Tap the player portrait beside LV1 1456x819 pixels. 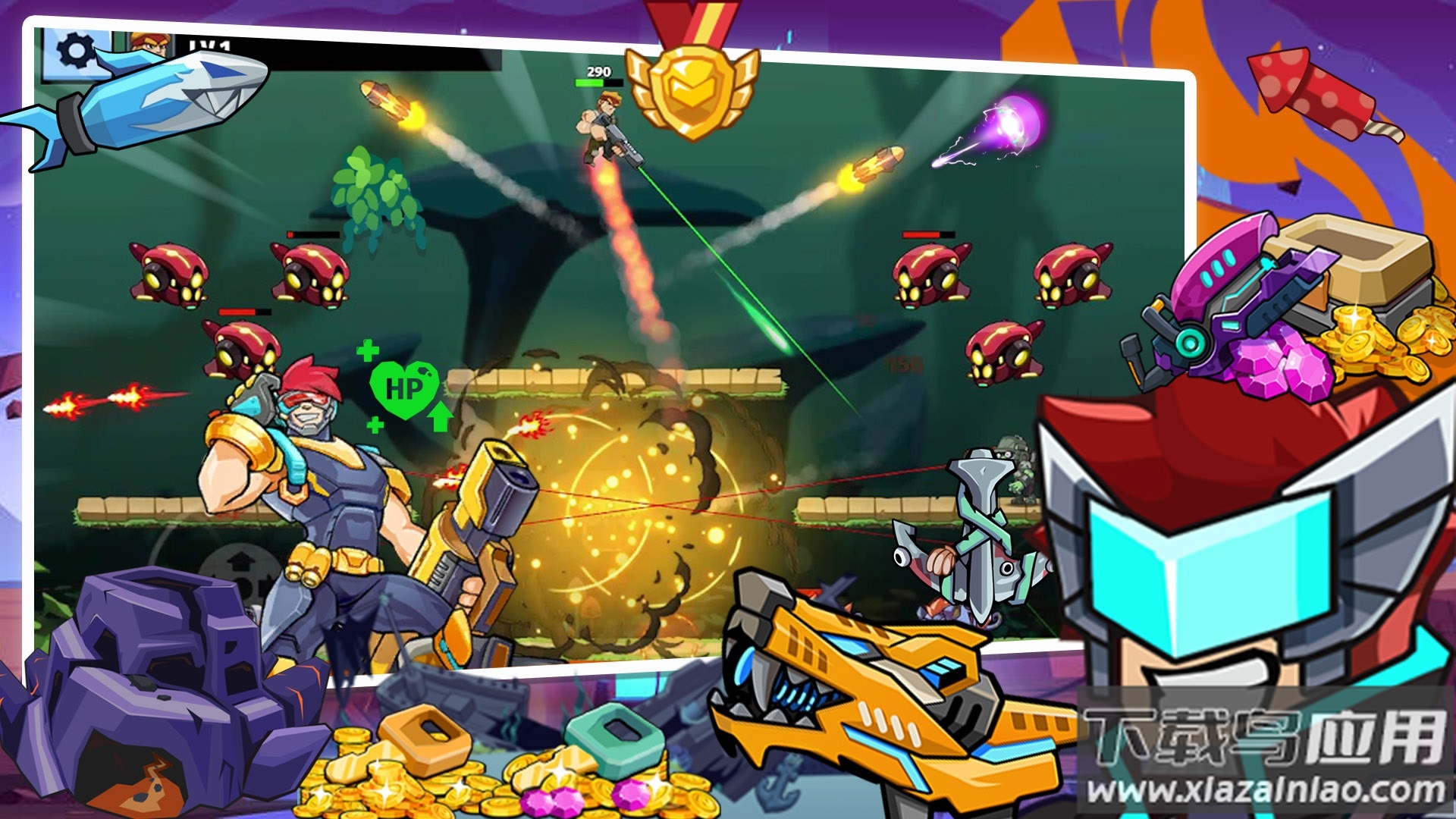tap(150, 43)
